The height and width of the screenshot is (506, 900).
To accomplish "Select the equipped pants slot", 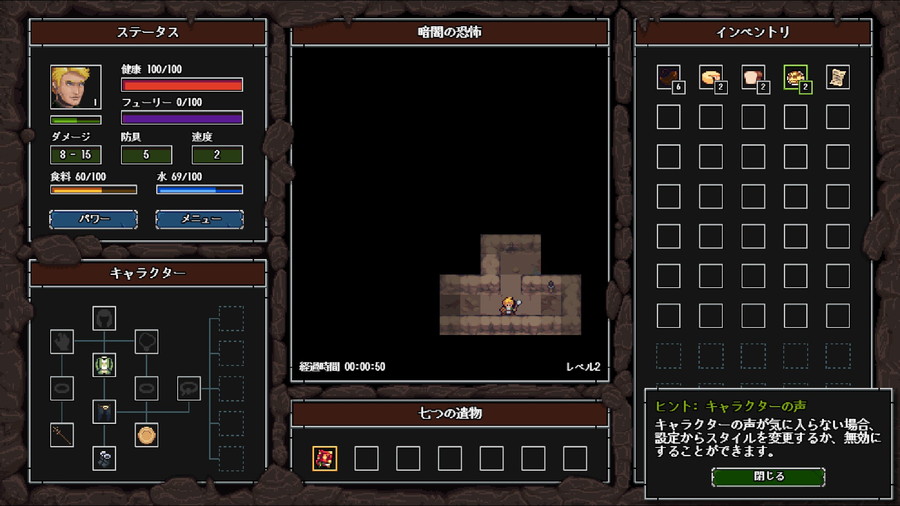I will [104, 411].
